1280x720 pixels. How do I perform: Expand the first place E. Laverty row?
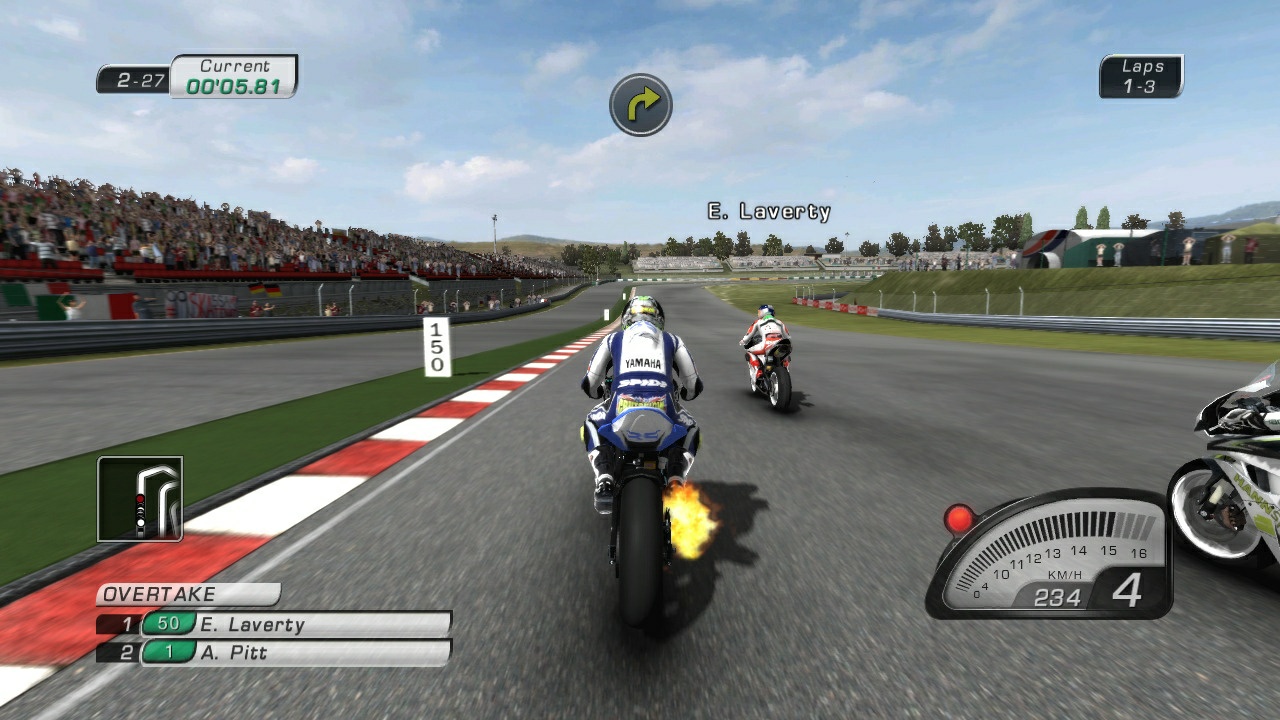(x=272, y=622)
